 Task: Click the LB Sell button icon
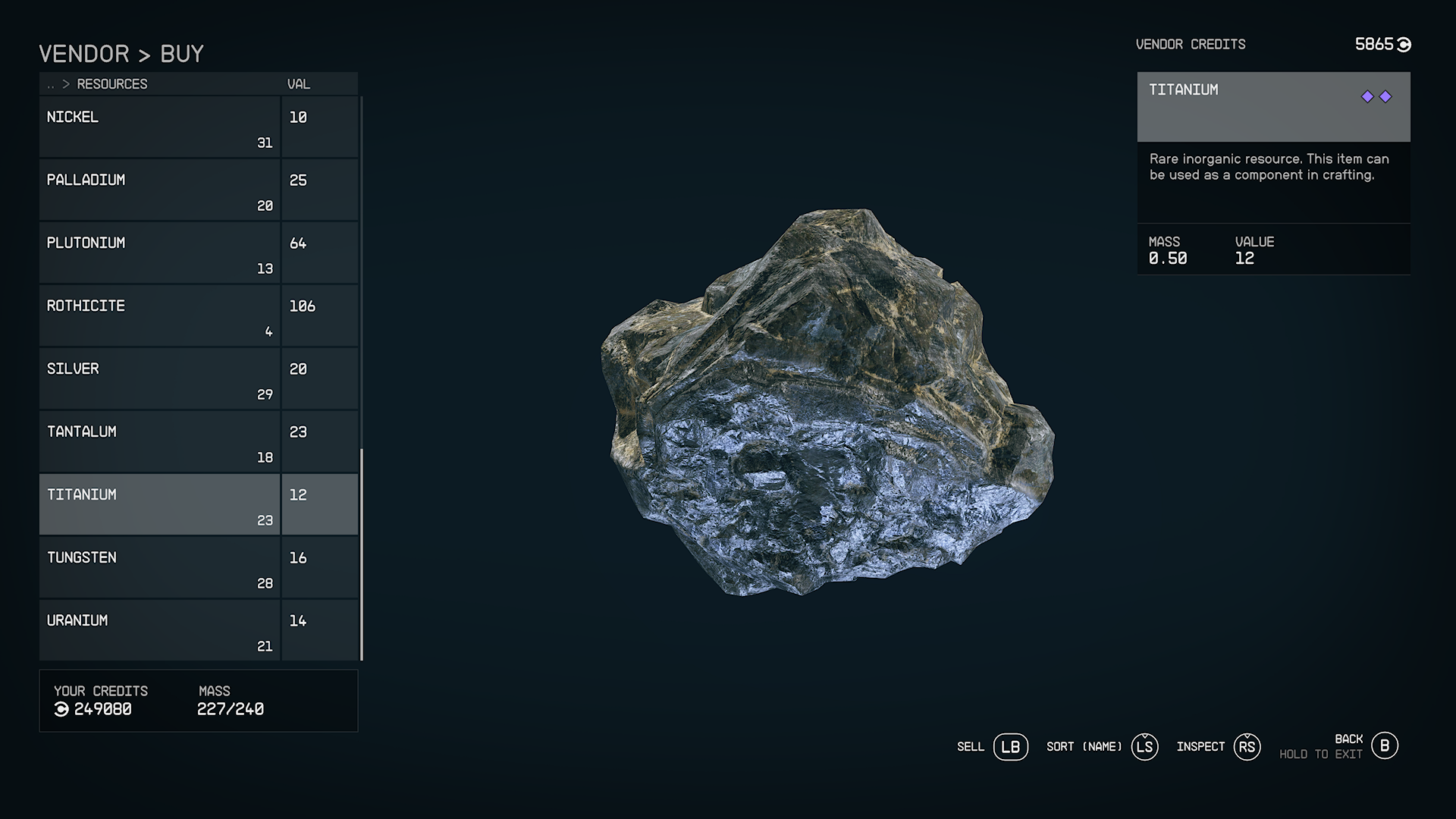[x=1010, y=747]
